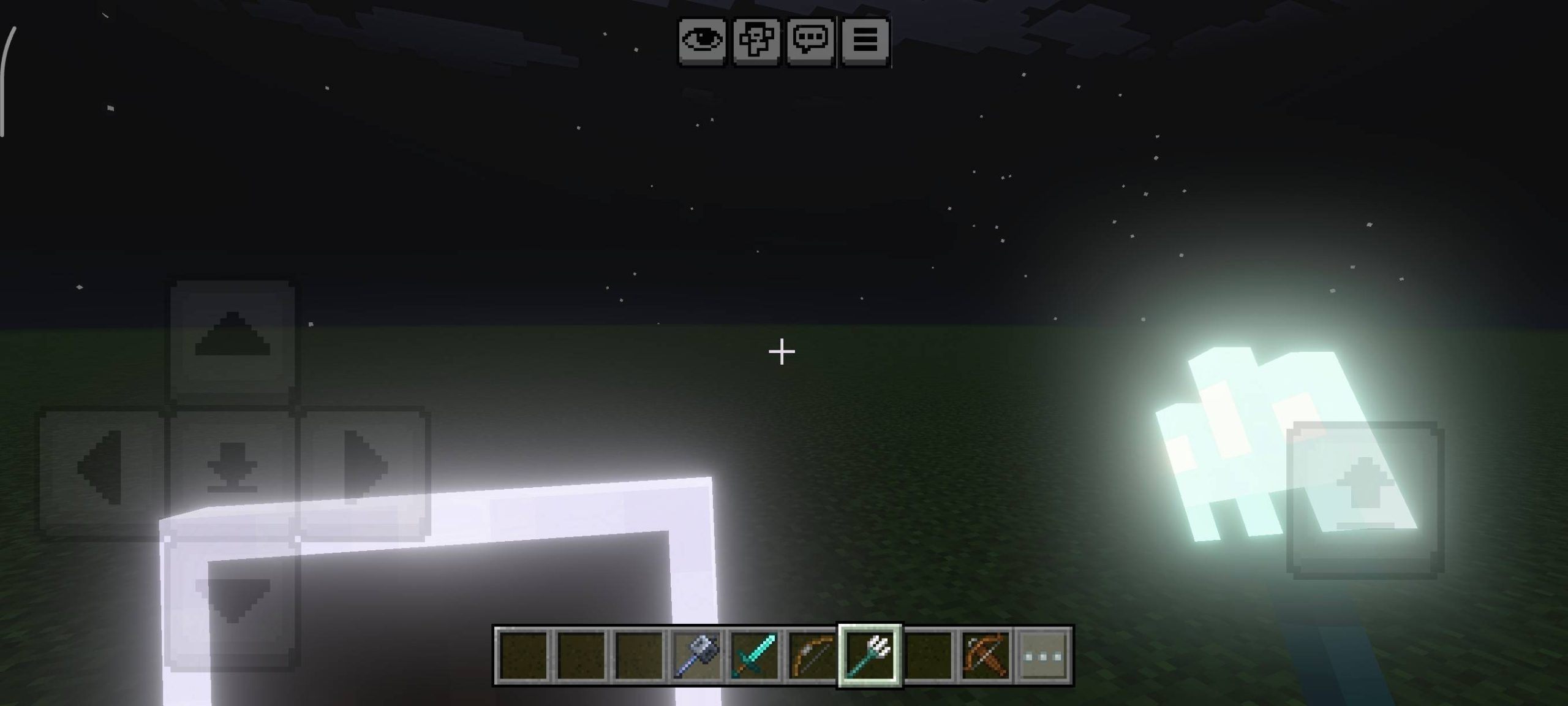Open the pause menu with the hamburger icon
Image resolution: width=1568 pixels, height=706 pixels.
[x=865, y=41]
